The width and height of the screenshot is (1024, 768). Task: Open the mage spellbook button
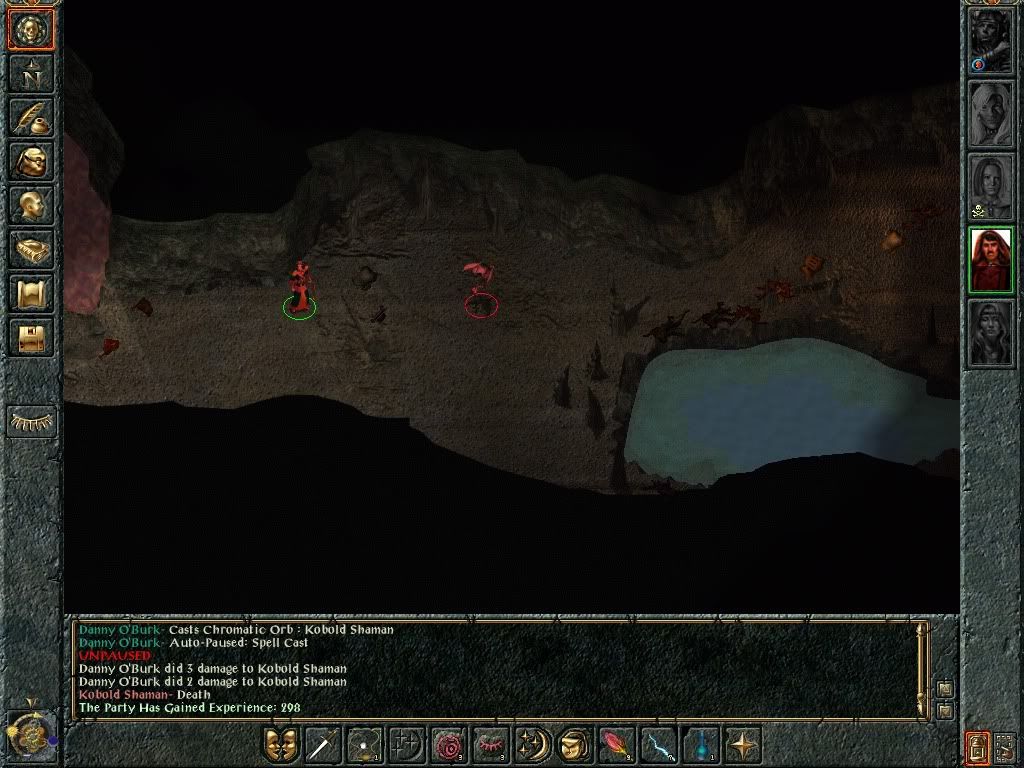click(x=30, y=249)
